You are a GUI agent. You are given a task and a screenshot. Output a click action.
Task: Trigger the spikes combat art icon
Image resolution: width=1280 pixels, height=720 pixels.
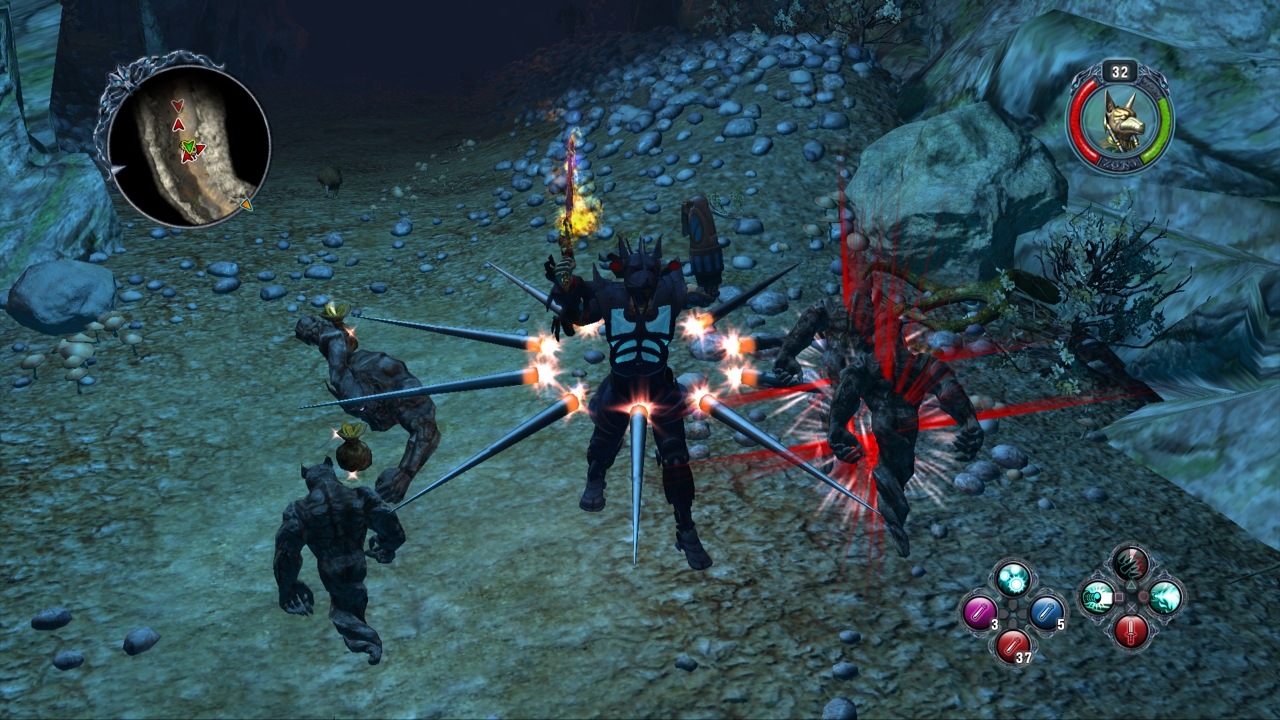(x=1131, y=564)
